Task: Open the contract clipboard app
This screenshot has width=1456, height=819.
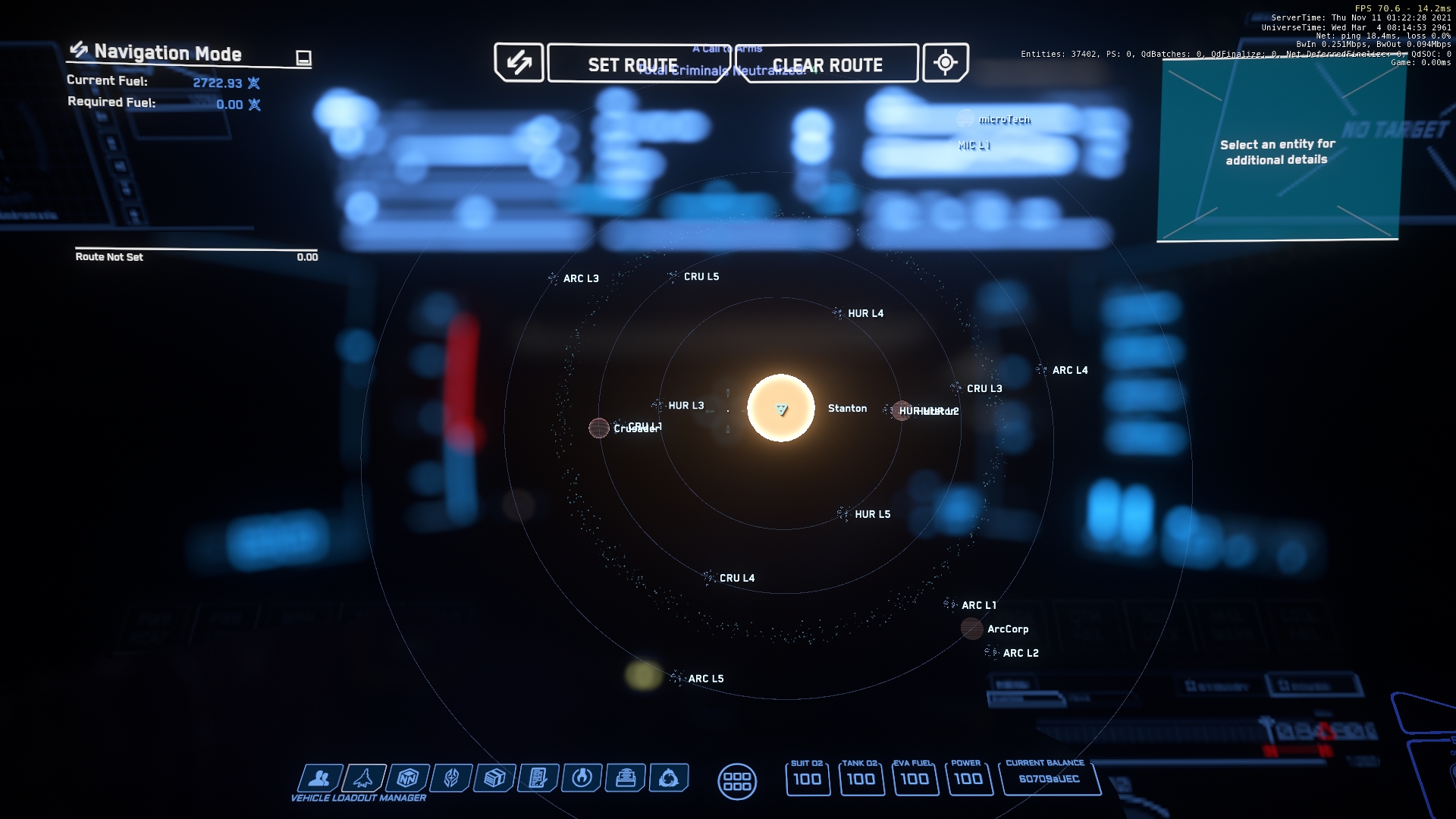Action: click(x=538, y=778)
